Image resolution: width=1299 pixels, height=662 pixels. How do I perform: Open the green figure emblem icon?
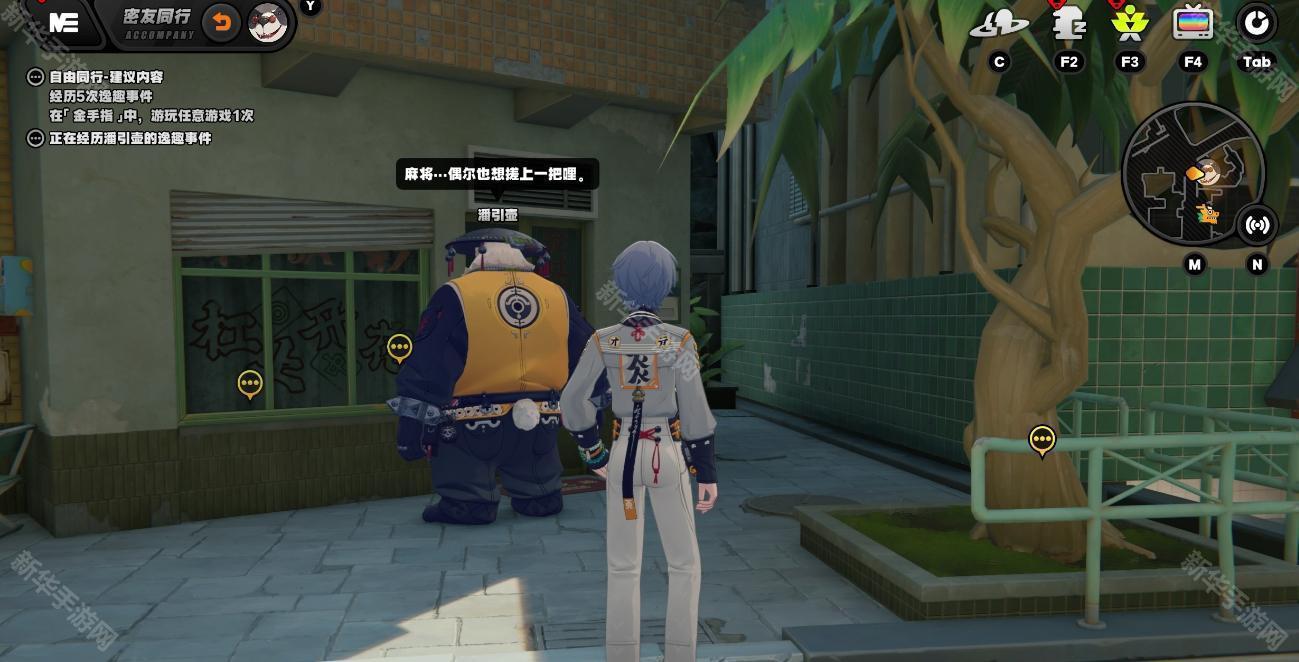1129,24
